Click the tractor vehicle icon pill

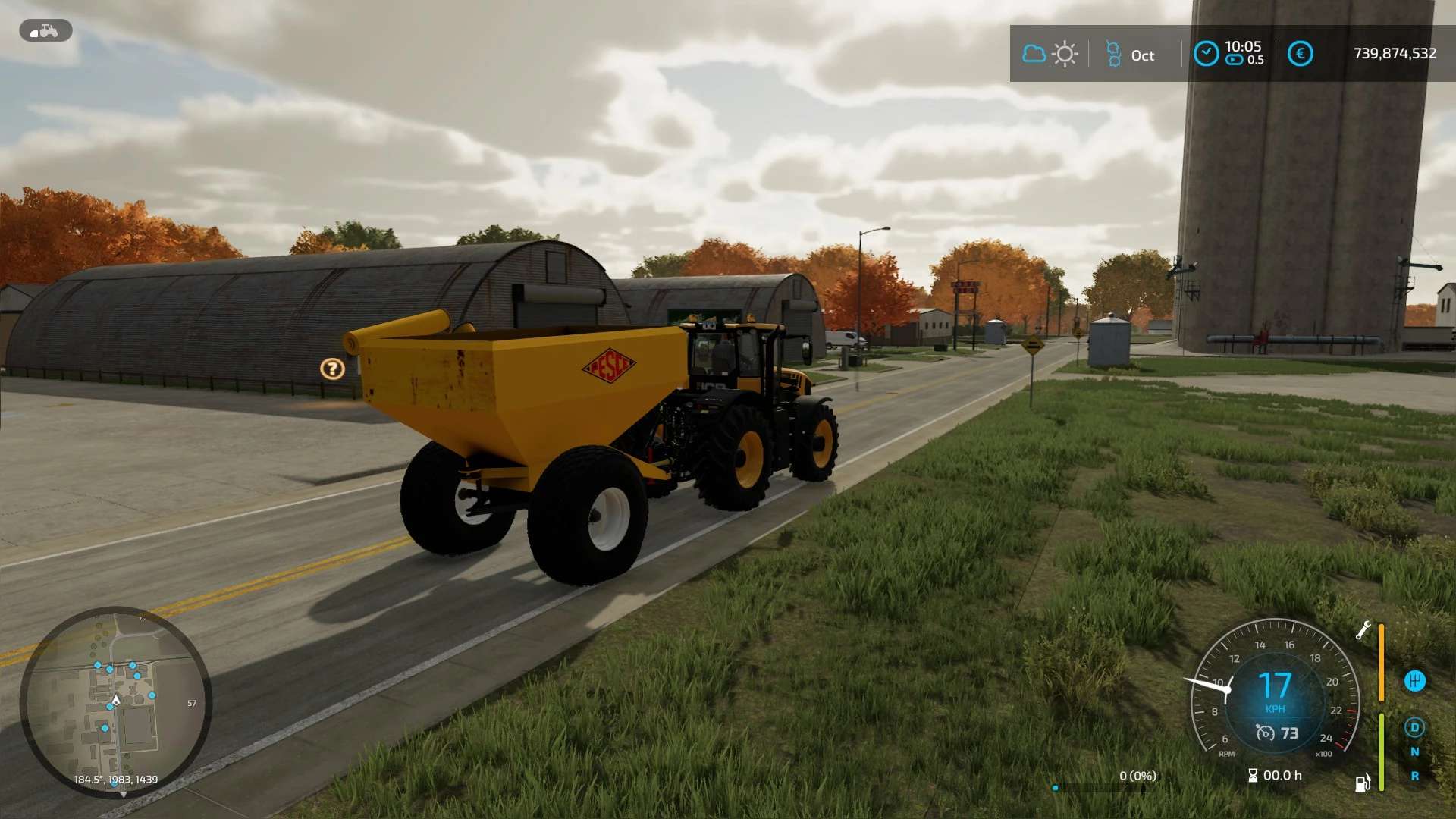[x=45, y=30]
